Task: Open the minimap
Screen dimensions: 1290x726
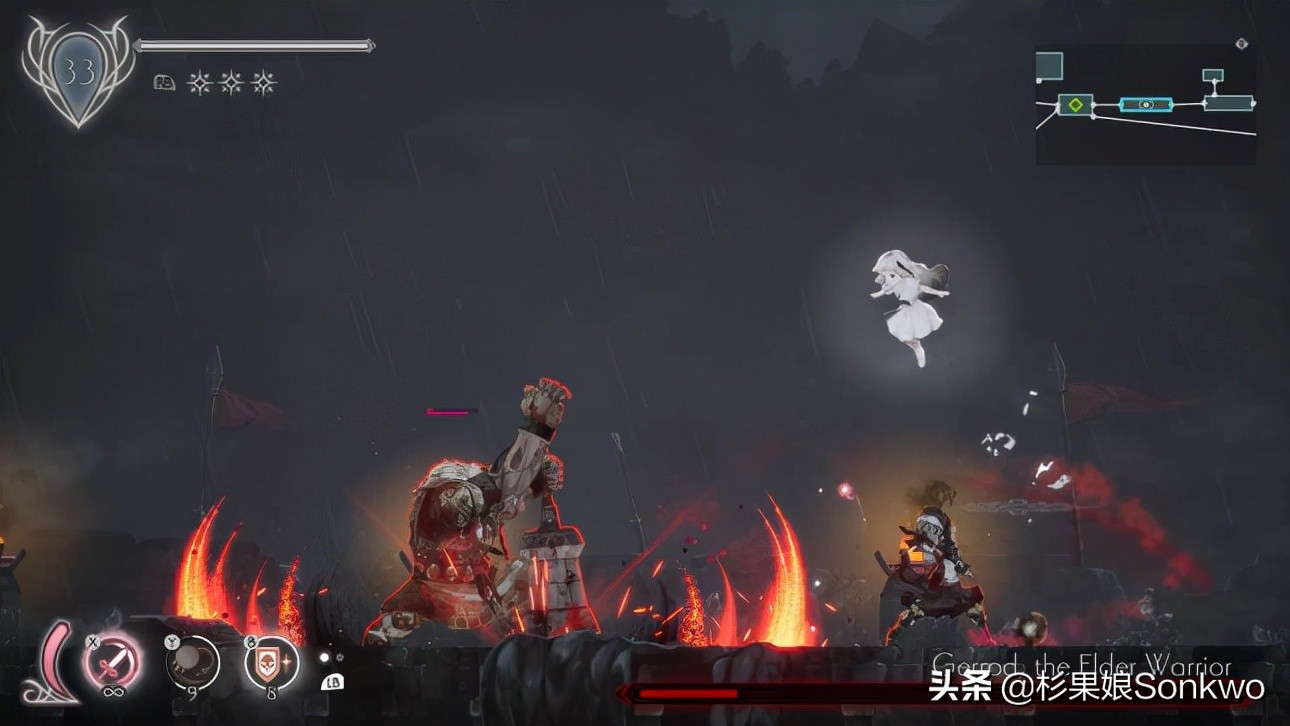Action: click(x=1146, y=103)
